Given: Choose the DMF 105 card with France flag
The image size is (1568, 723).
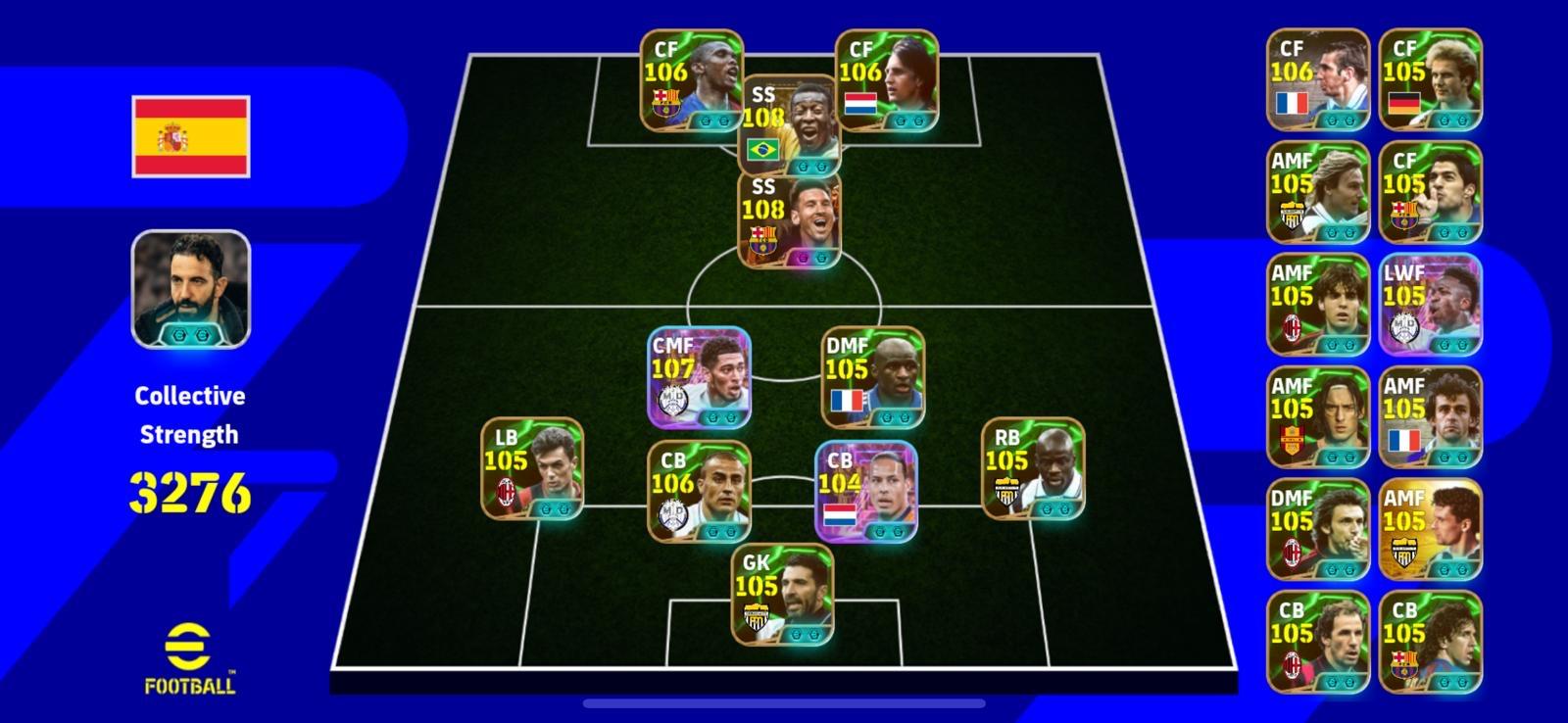Looking at the screenshot, I should click(x=872, y=378).
